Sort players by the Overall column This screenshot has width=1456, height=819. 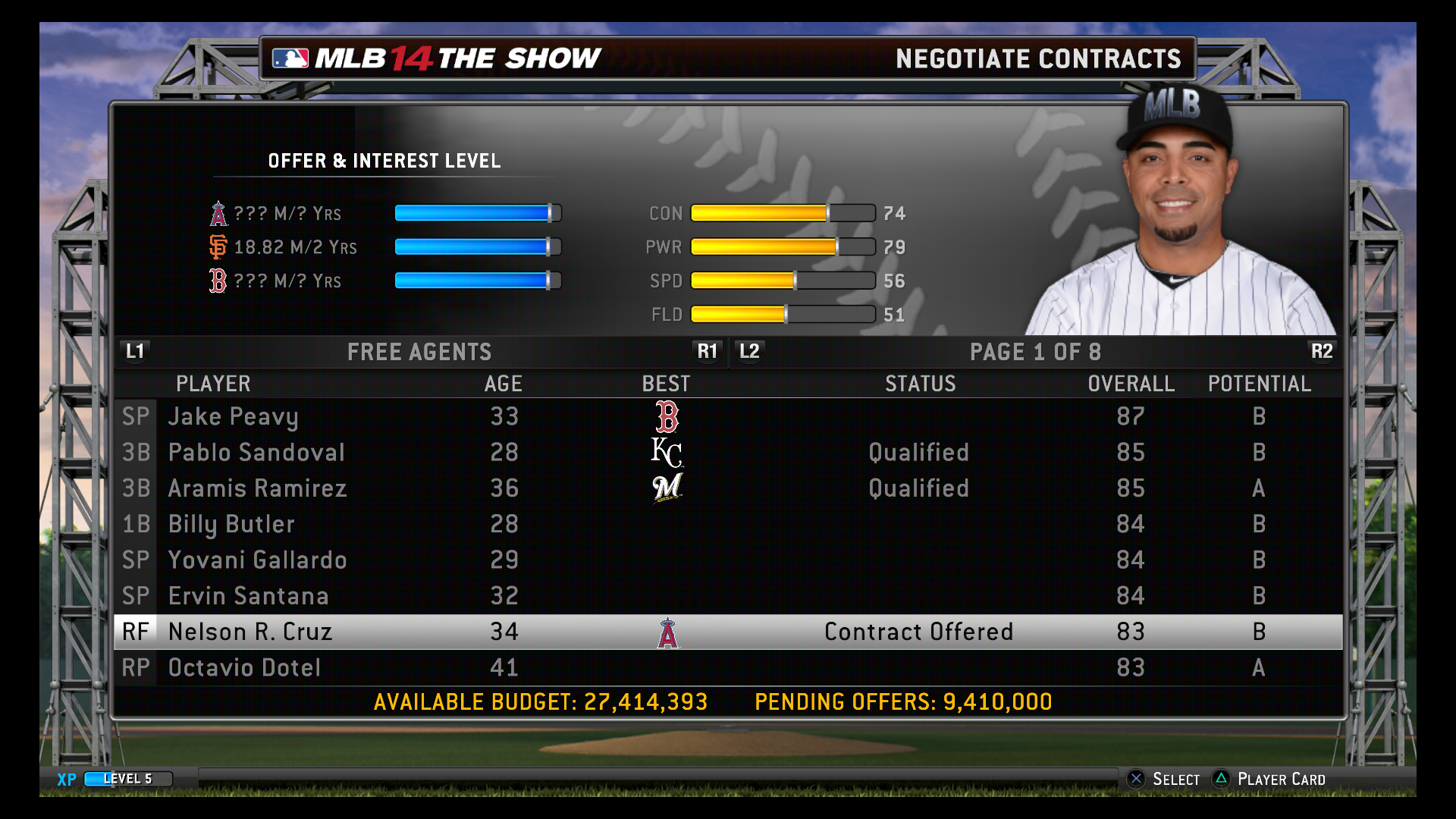(x=1131, y=384)
